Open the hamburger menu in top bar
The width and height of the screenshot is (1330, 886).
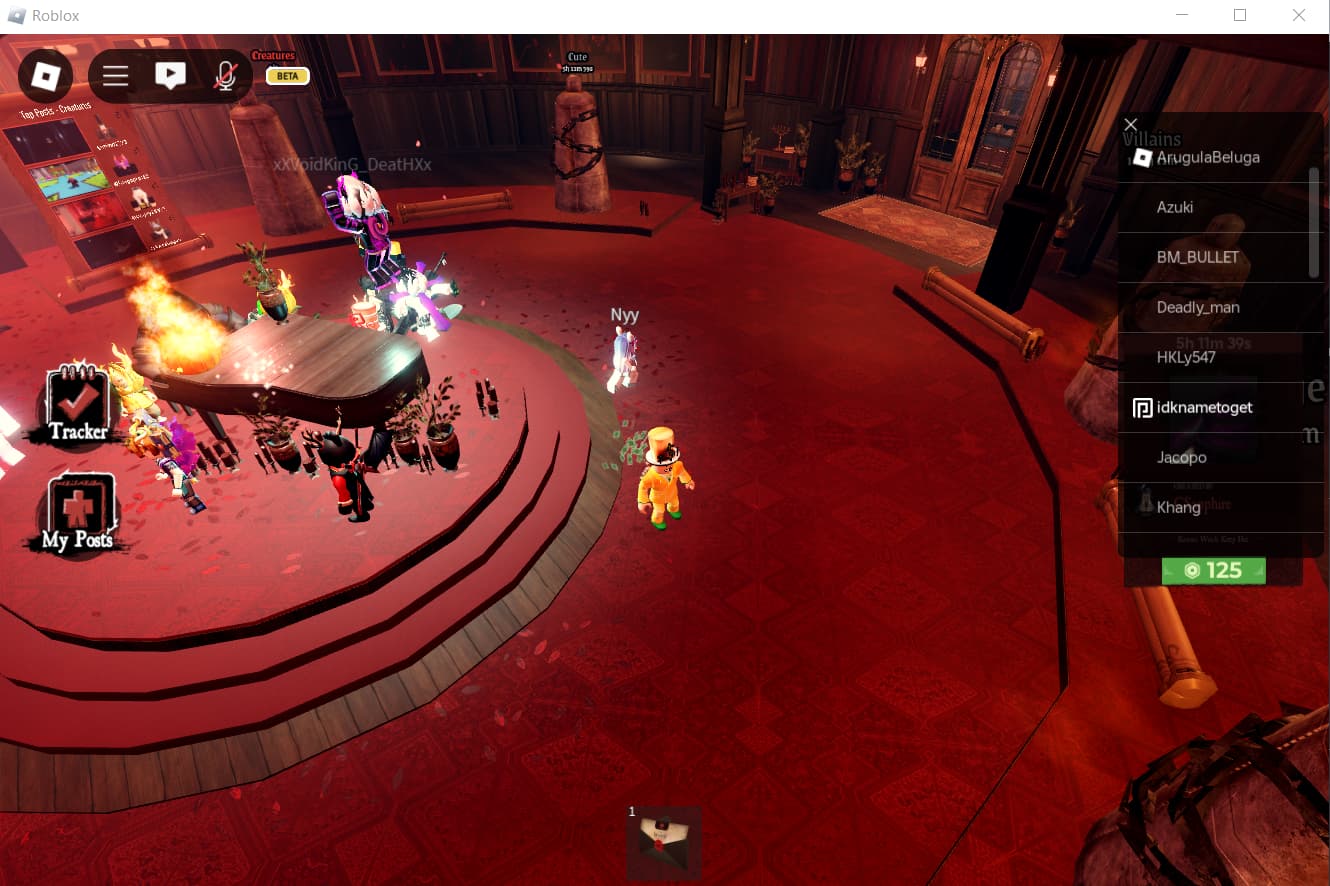pos(116,76)
